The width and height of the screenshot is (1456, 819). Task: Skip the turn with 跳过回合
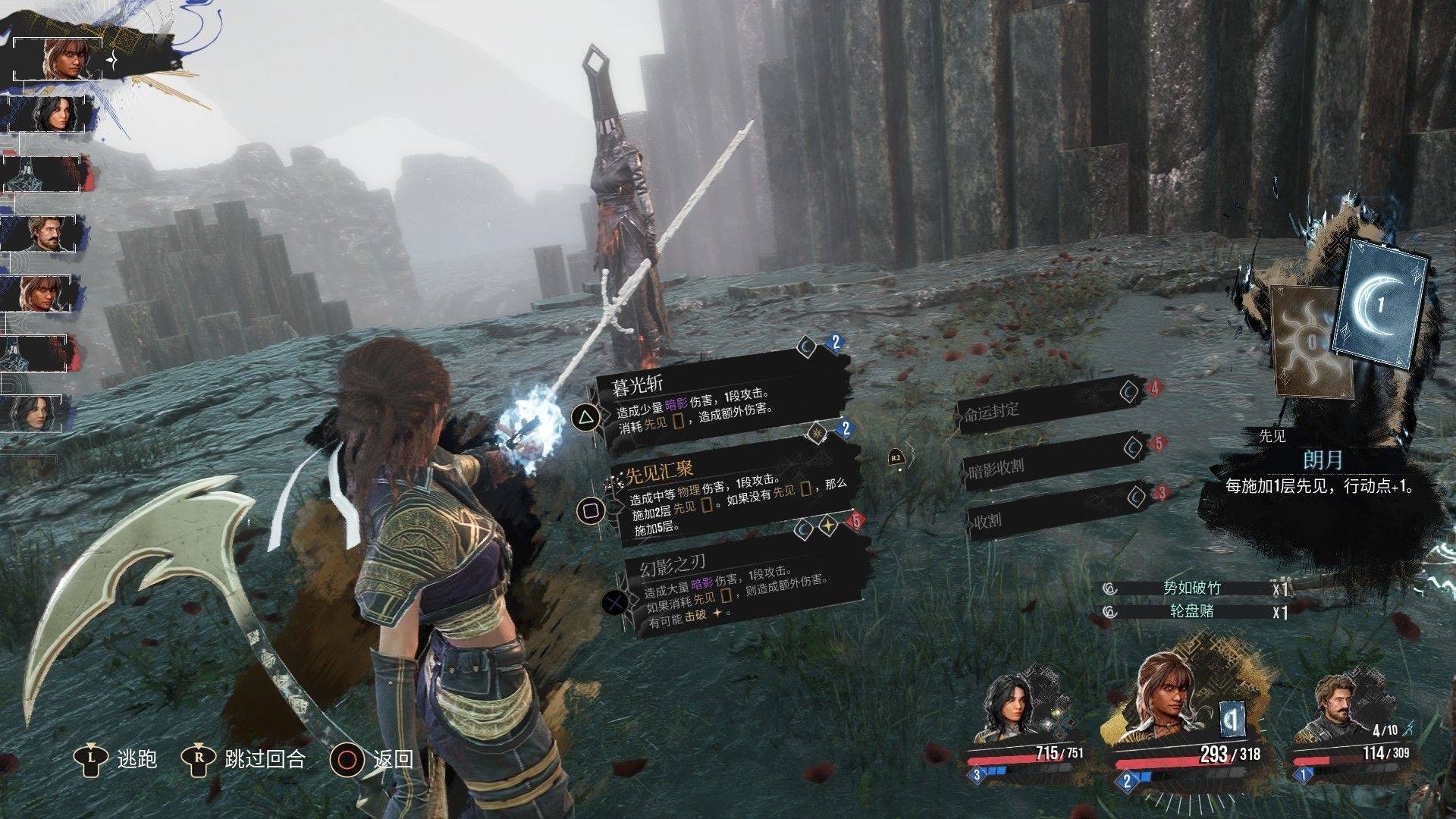click(x=244, y=758)
